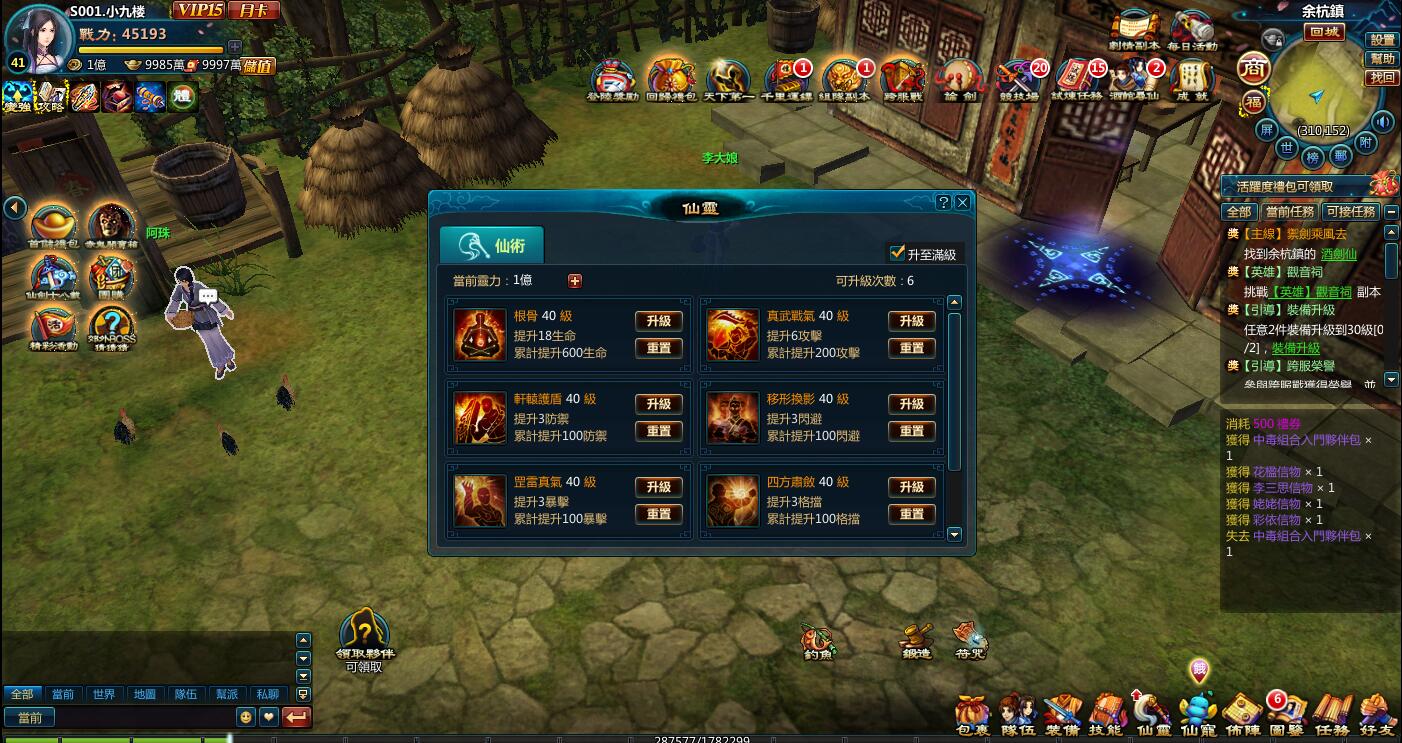The height and width of the screenshot is (743, 1402).
Task: Add spirit power with the red plus button
Action: [574, 281]
